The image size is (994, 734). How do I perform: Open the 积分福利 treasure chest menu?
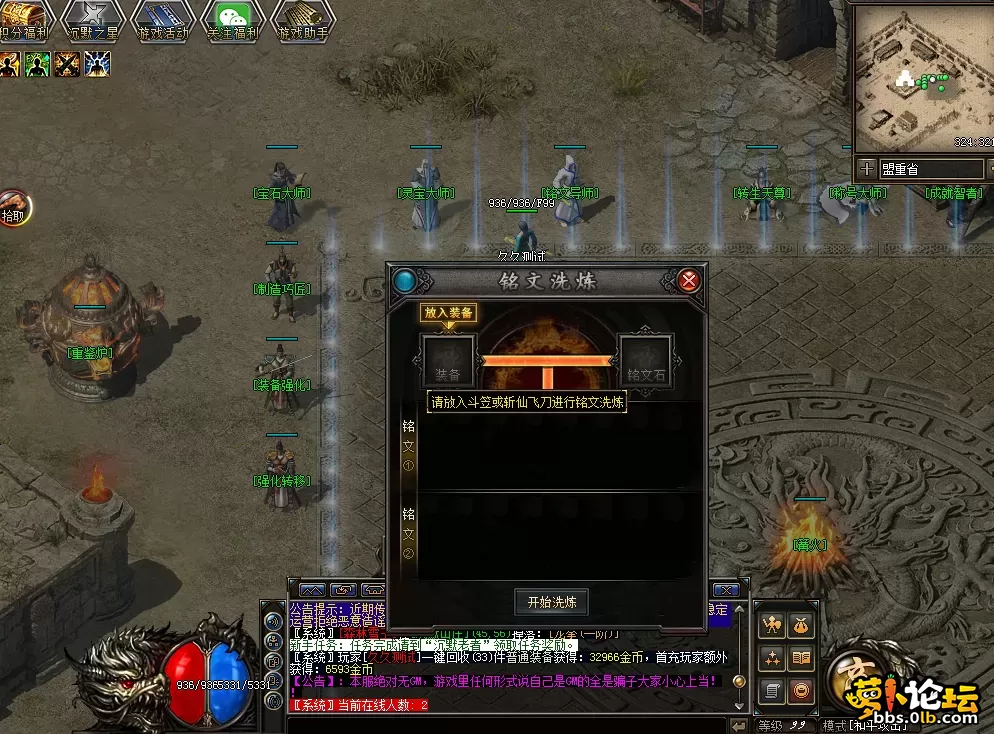pos(22,18)
